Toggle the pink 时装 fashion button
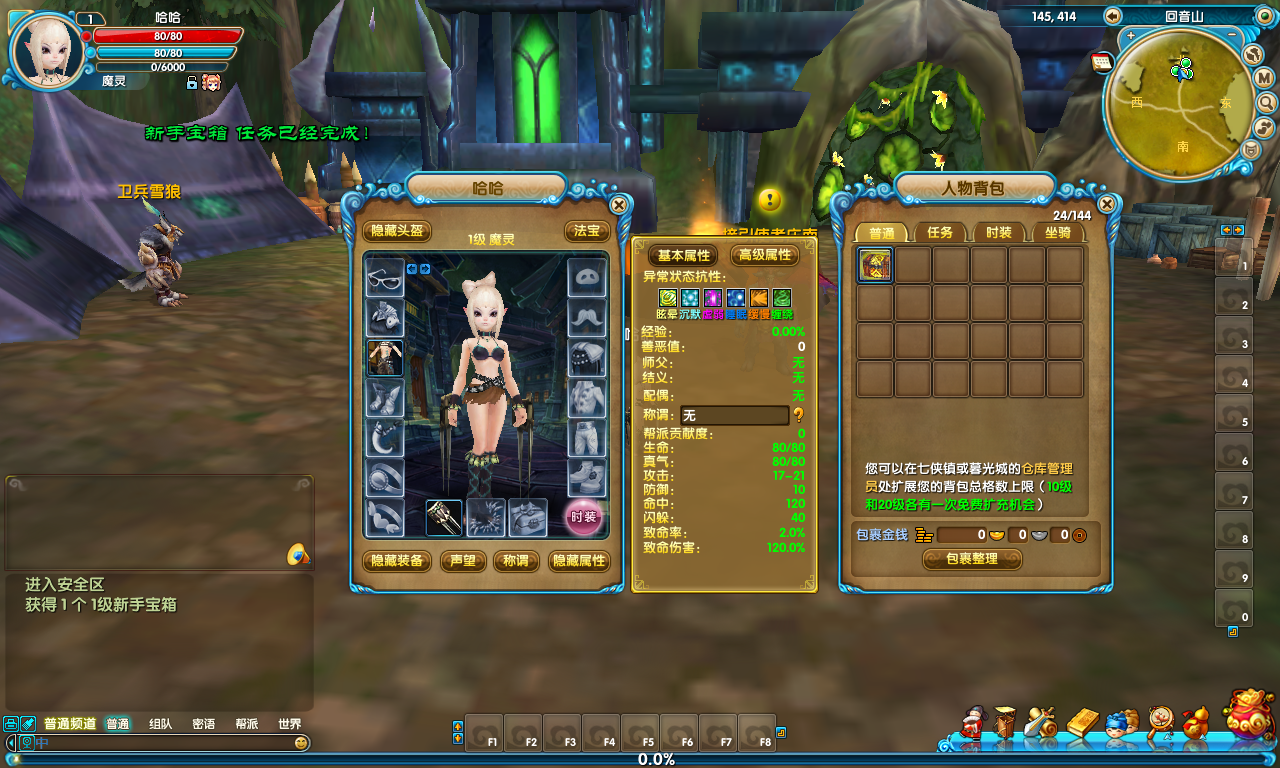Image resolution: width=1280 pixels, height=768 pixels. click(584, 517)
